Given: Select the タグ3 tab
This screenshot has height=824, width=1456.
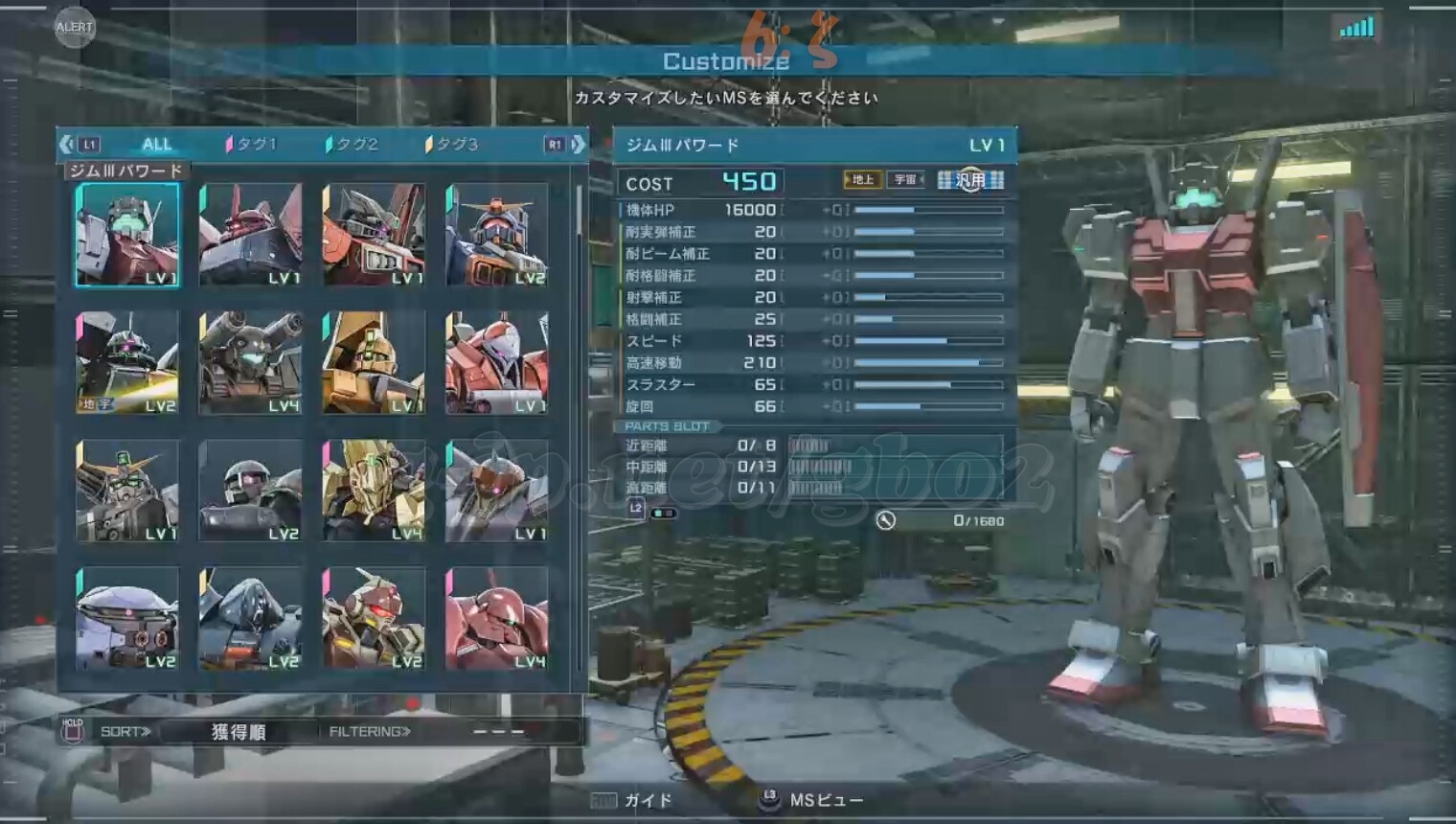Looking at the screenshot, I should click(452, 145).
